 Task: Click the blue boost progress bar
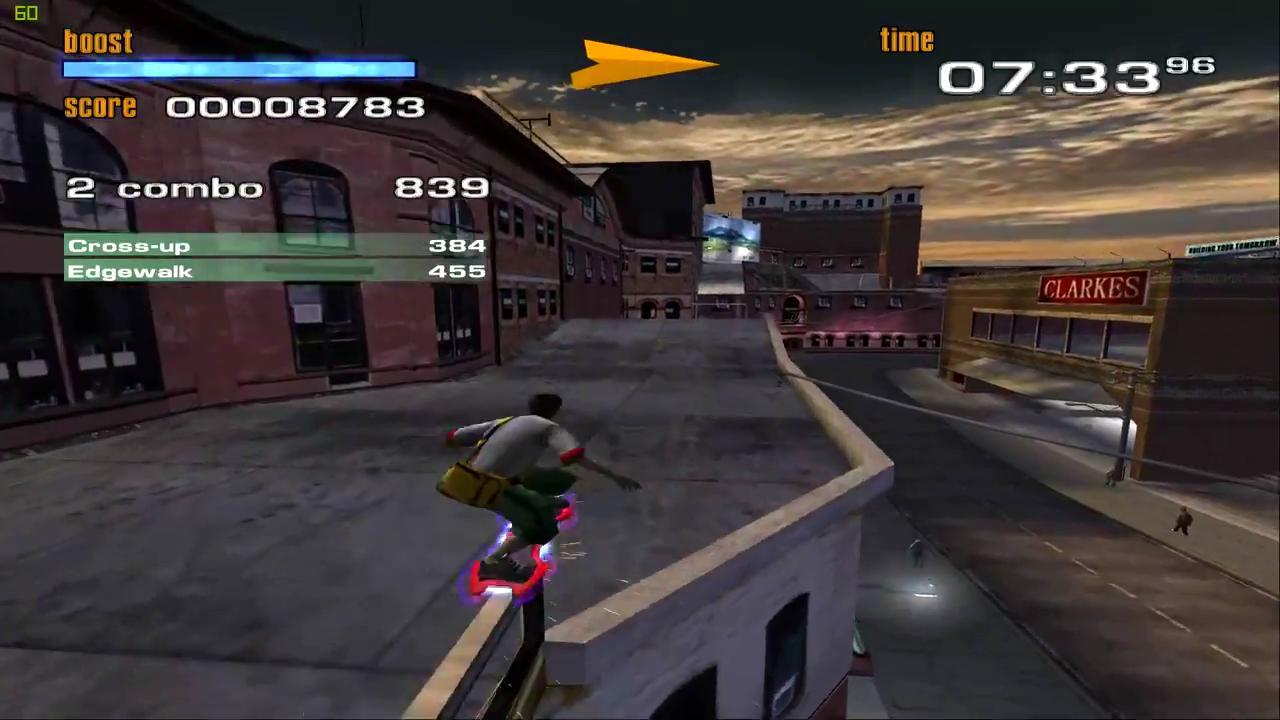[238, 68]
